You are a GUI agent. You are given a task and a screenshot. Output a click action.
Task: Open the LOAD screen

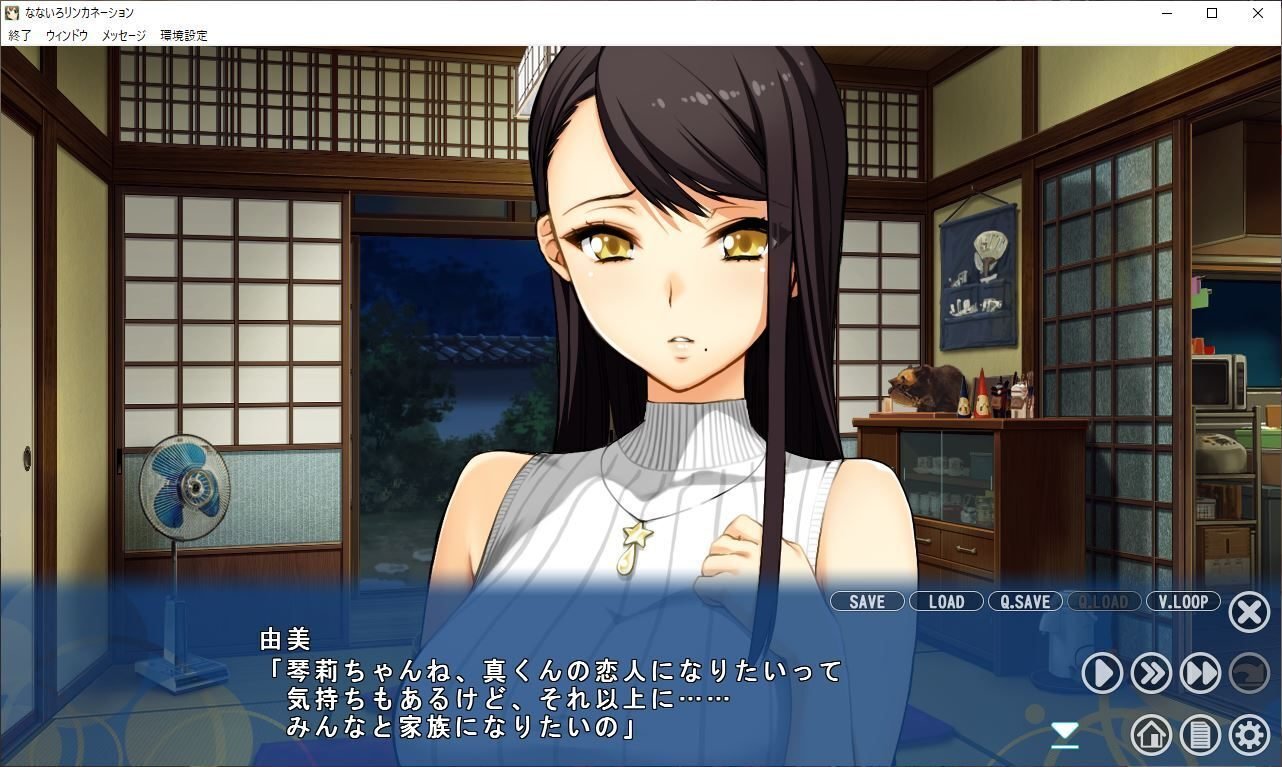(945, 601)
